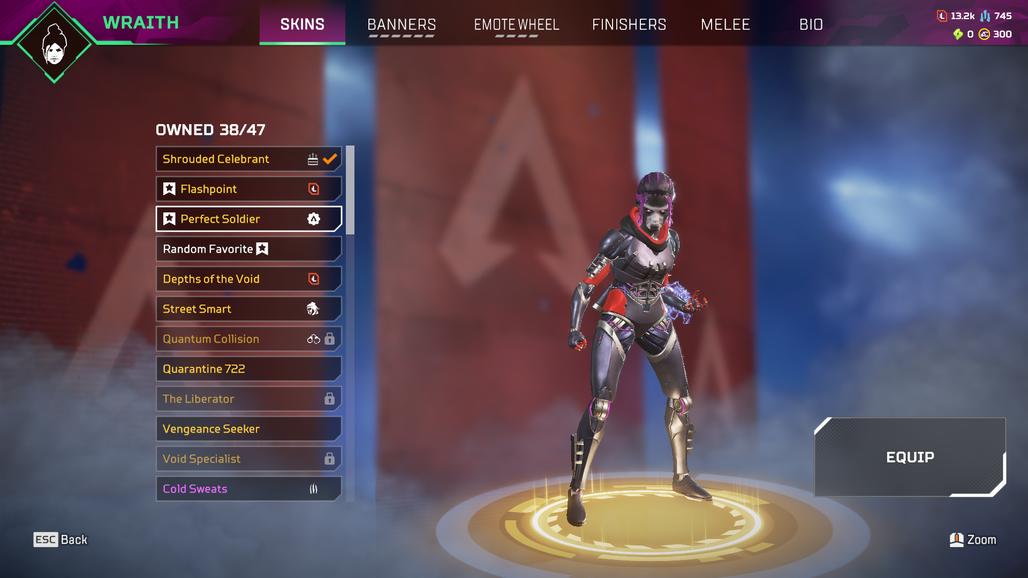
Task: Select the Melee tab
Action: (x=725, y=24)
